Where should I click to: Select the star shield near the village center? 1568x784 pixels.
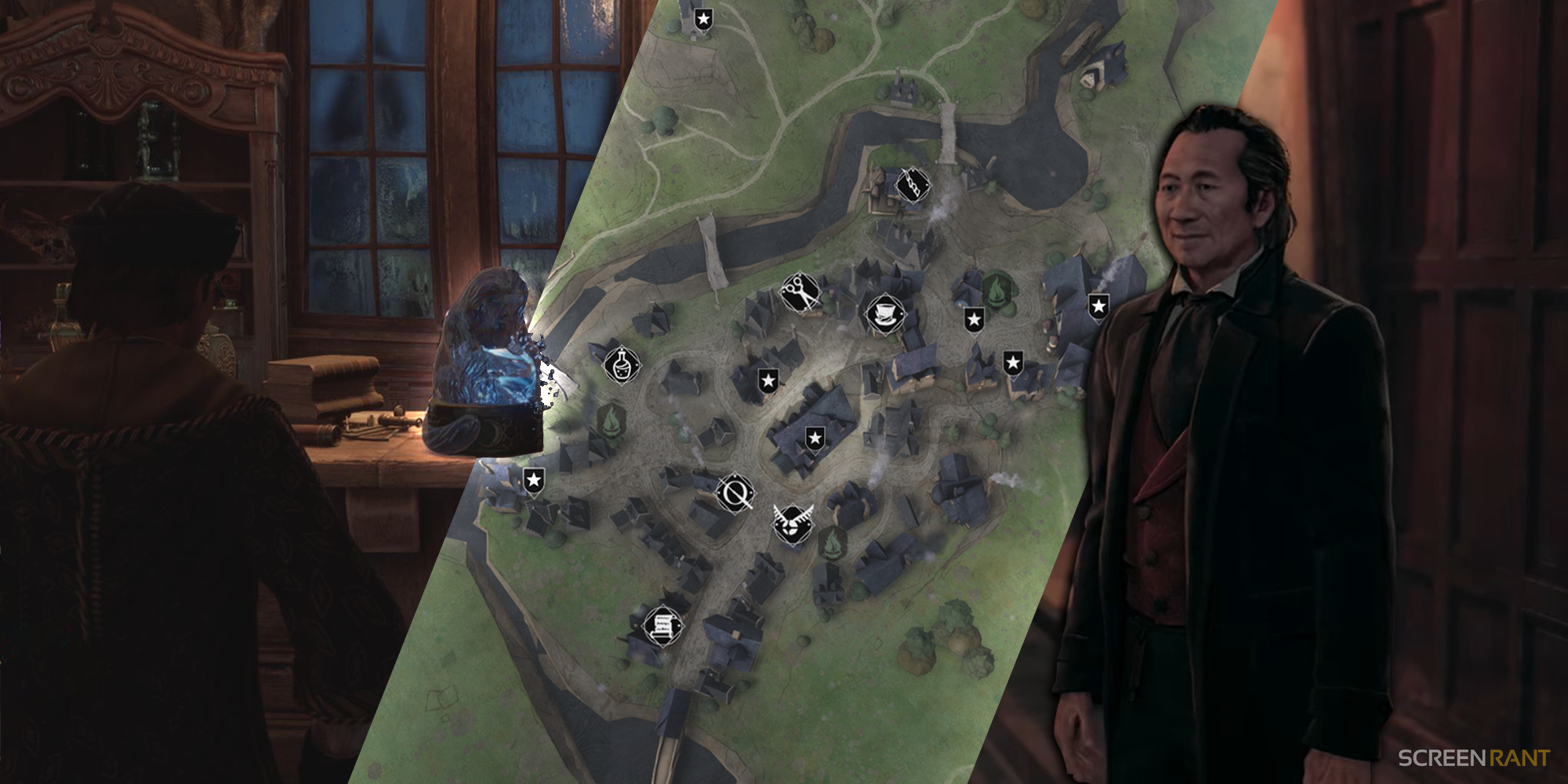click(x=815, y=437)
